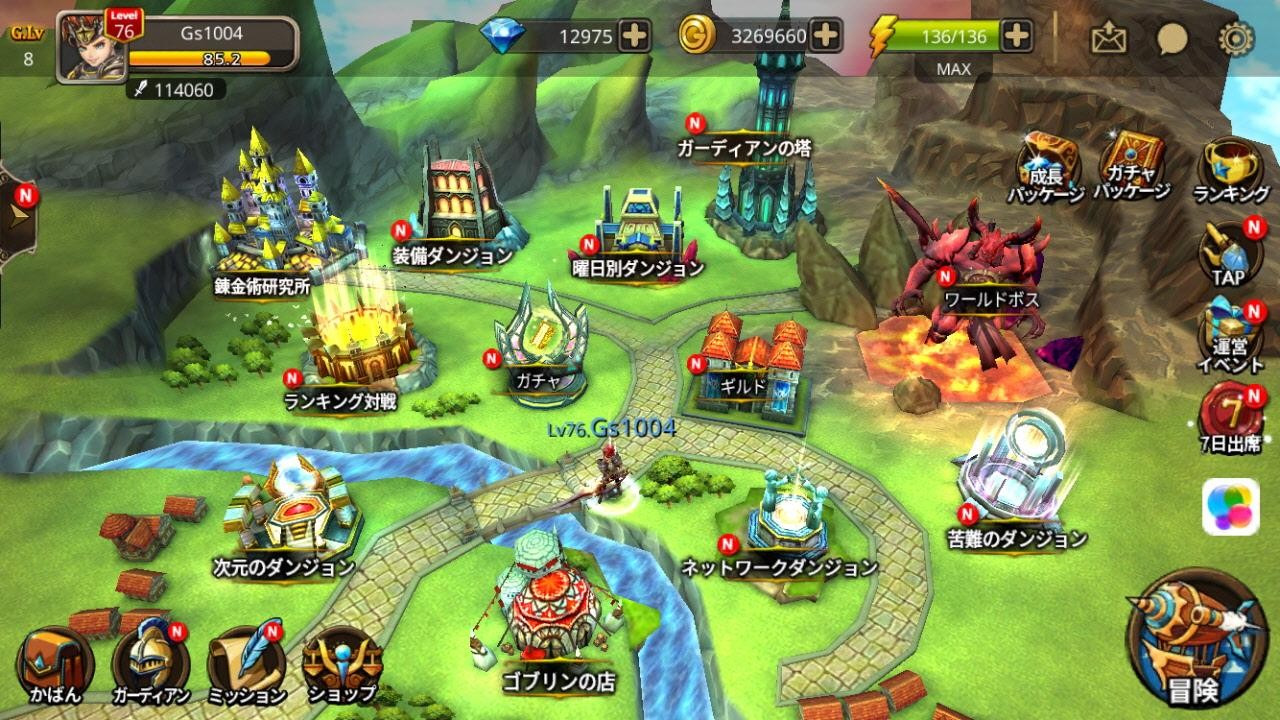Buy gold using the plus button
This screenshot has height=720, width=1280.
tap(824, 36)
